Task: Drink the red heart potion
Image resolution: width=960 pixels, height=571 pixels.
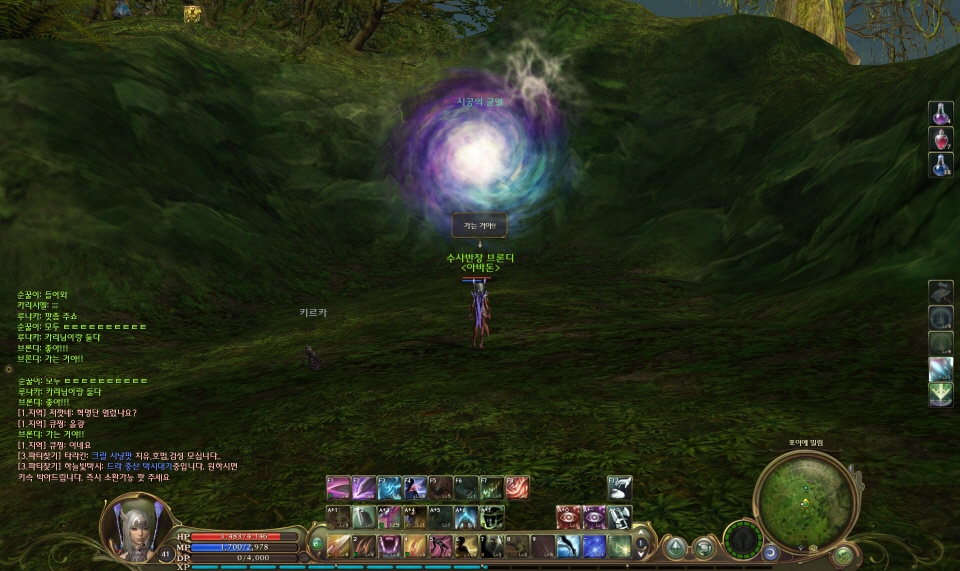Action: coord(940,139)
